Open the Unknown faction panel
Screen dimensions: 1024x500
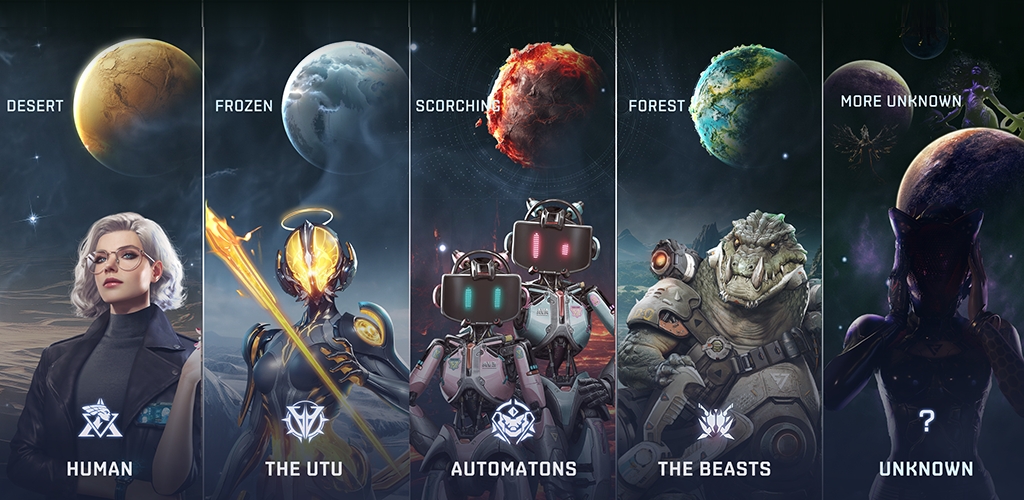pyautogui.click(x=925, y=300)
